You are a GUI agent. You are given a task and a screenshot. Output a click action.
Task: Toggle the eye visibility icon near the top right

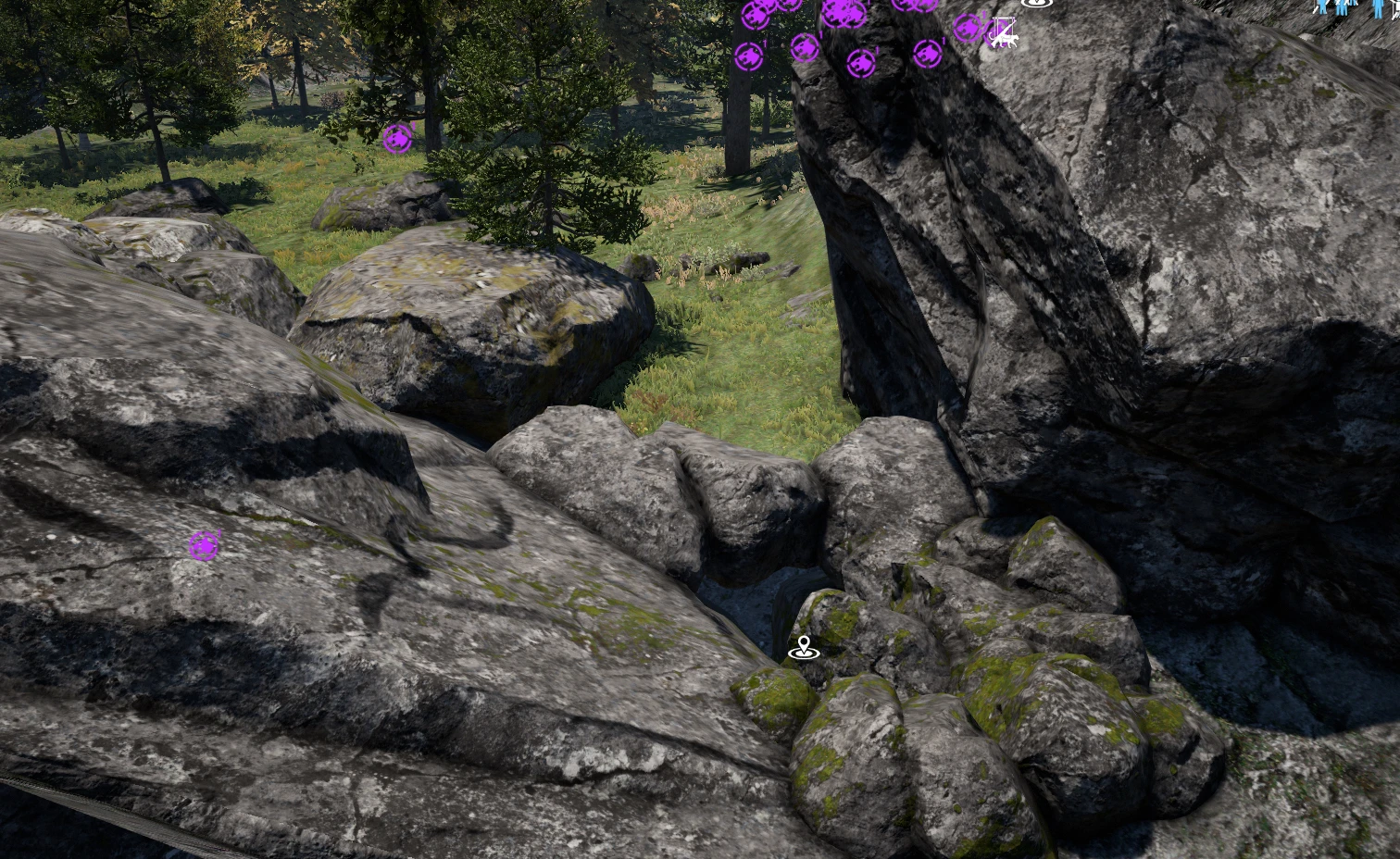pos(1037,3)
